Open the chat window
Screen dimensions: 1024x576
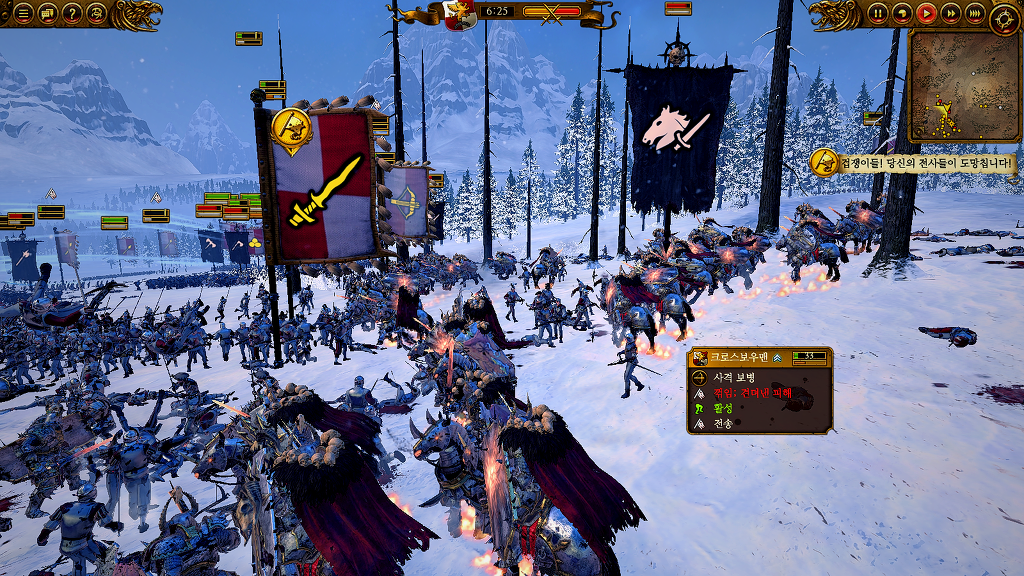[x=47, y=14]
